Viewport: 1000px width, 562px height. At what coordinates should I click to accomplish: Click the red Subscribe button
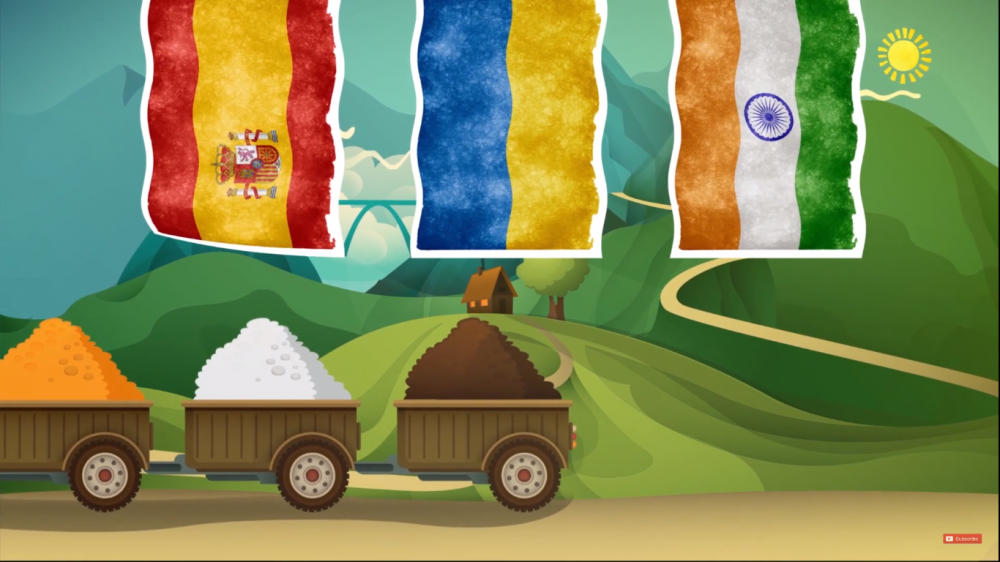[x=962, y=538]
